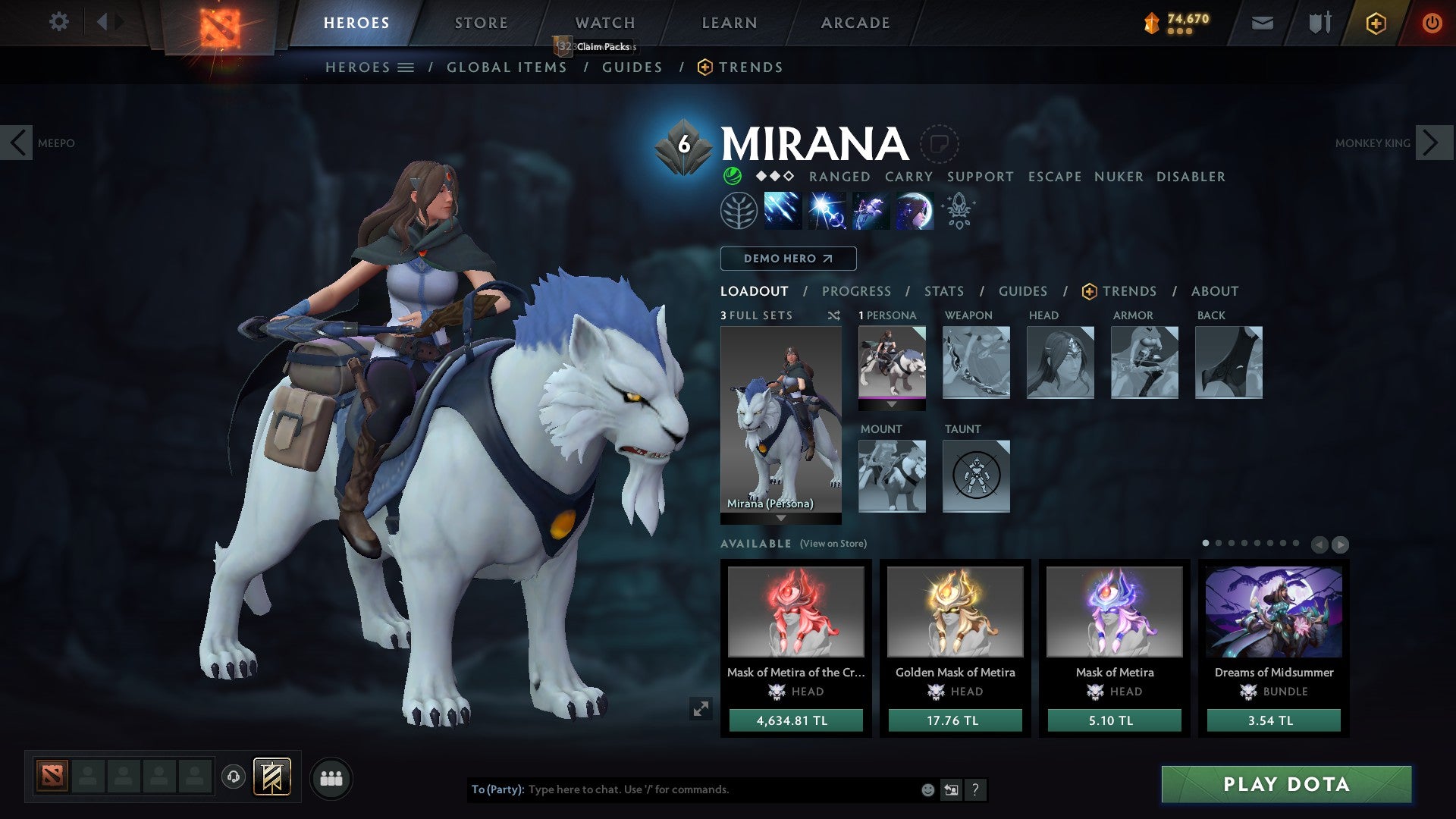Open the settings gear icon
This screenshot has height=819, width=1456.
pos(58,22)
